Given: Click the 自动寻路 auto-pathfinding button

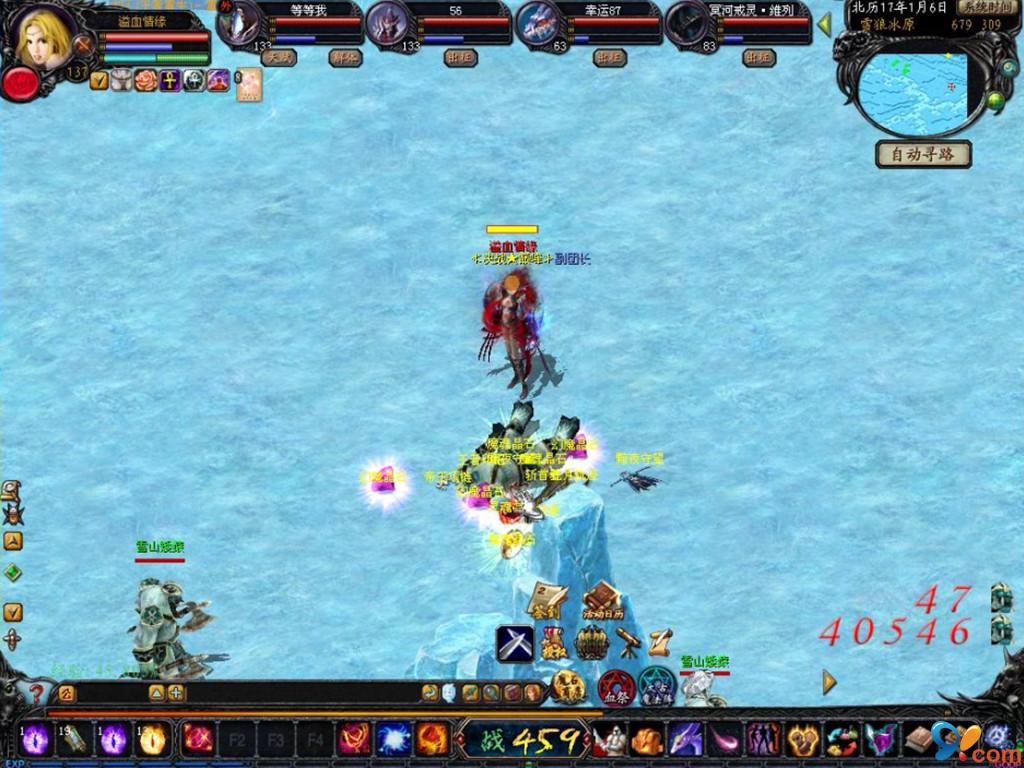Looking at the screenshot, I should coord(923,154).
